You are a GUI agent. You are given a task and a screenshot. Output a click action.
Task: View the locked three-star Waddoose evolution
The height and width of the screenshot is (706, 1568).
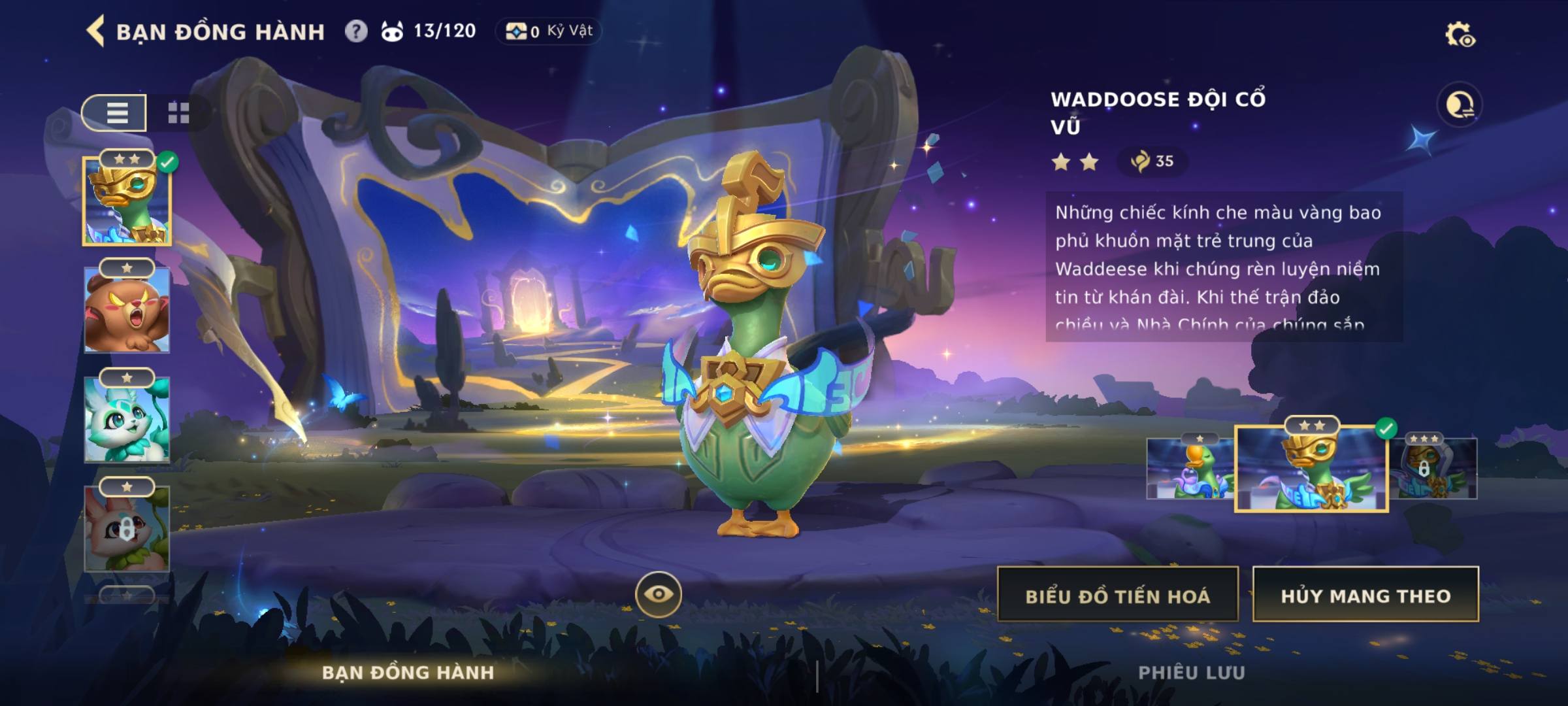pos(1434,468)
